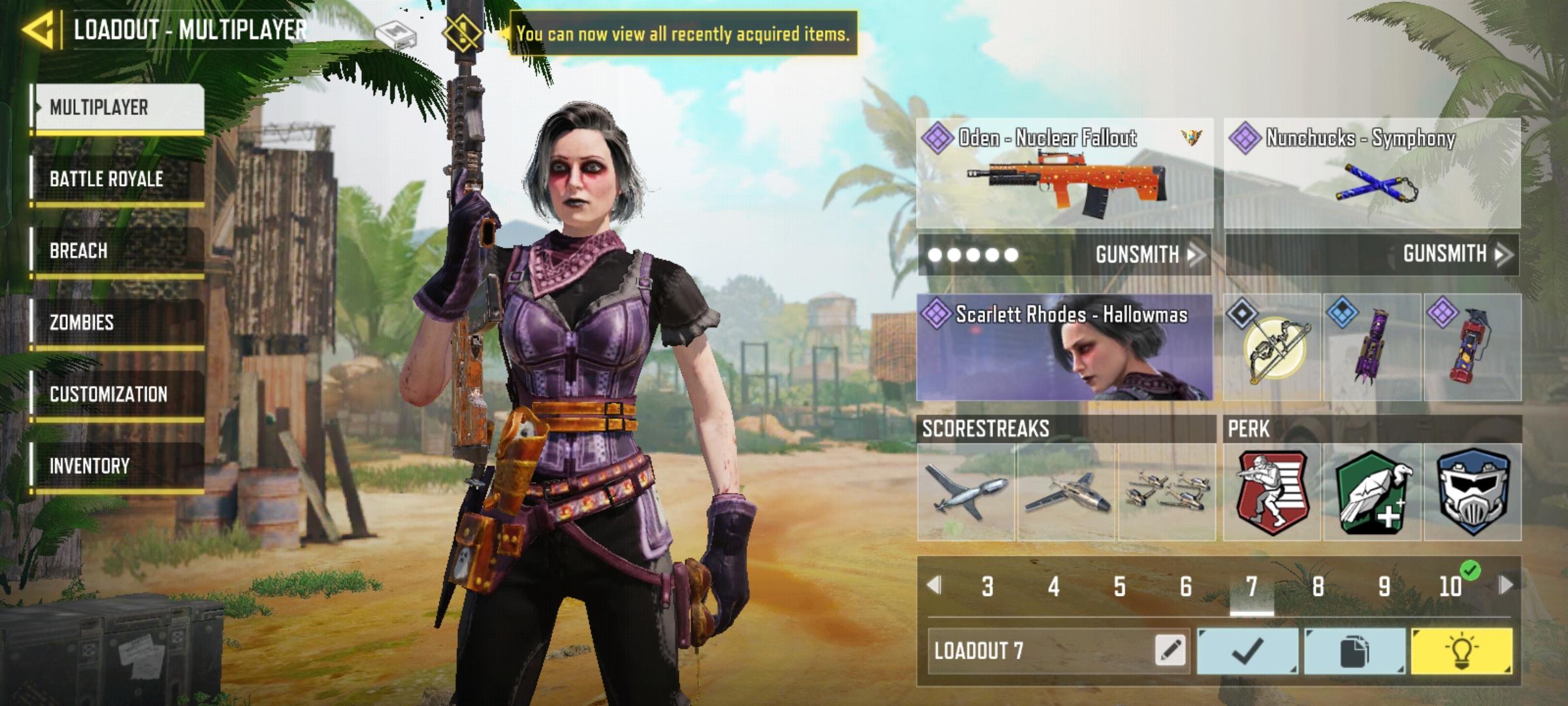1568x706 pixels.
Task: Rename Loadout 7 with the pencil icon
Action: point(1169,650)
